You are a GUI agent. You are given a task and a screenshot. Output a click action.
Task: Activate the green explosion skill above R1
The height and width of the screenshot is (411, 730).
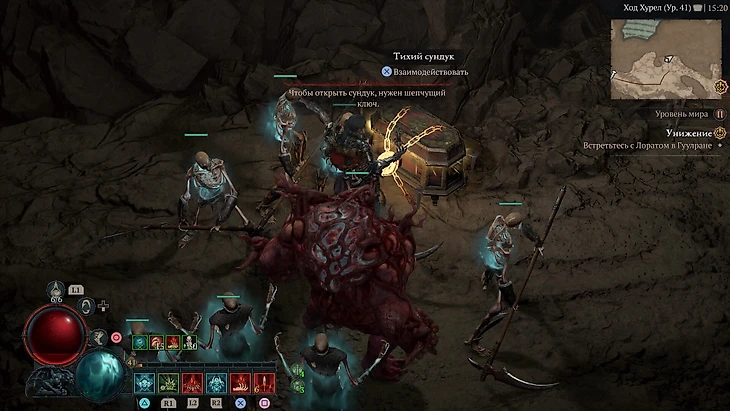click(x=168, y=383)
